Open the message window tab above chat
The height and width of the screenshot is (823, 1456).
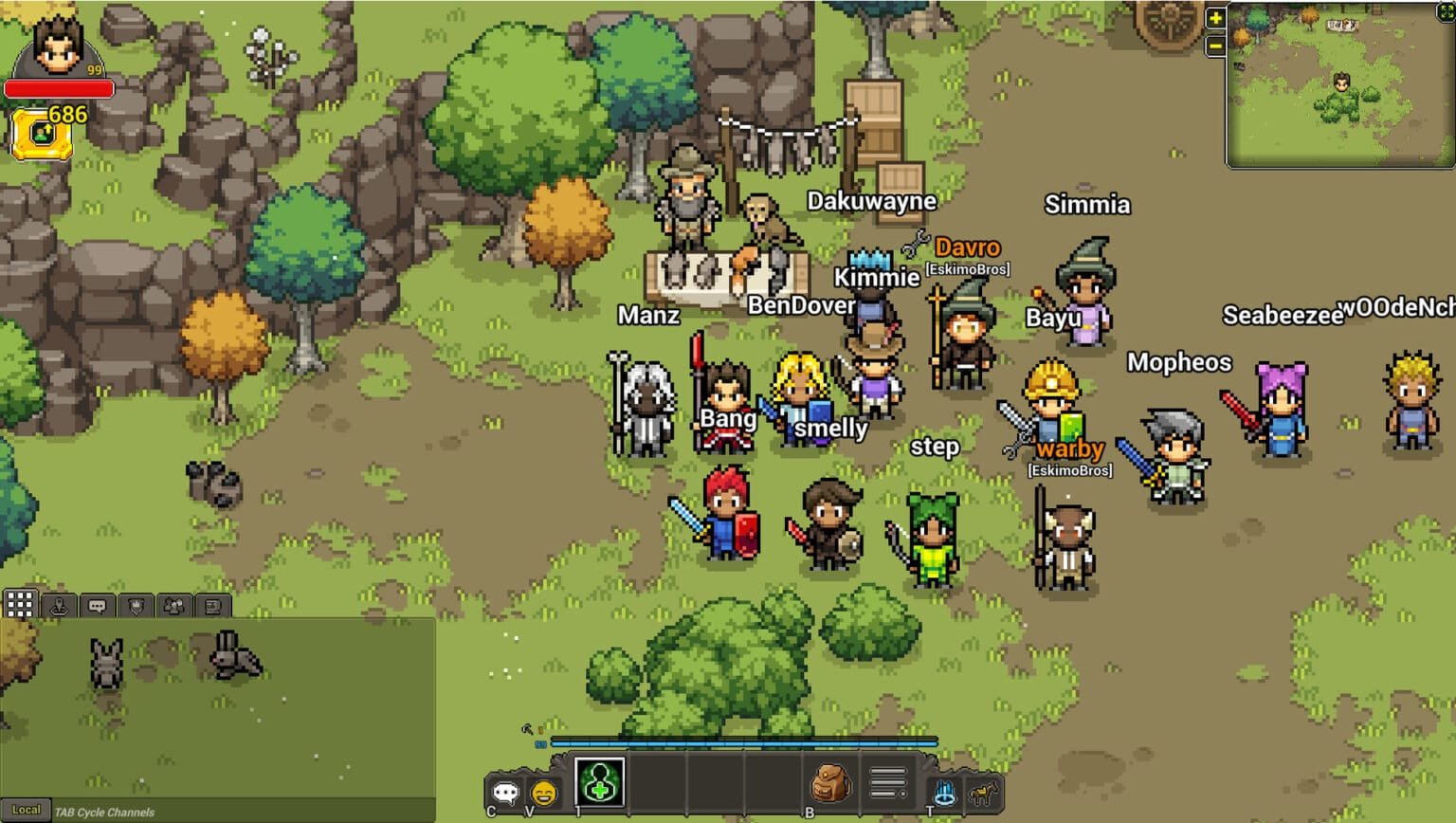pos(211,605)
